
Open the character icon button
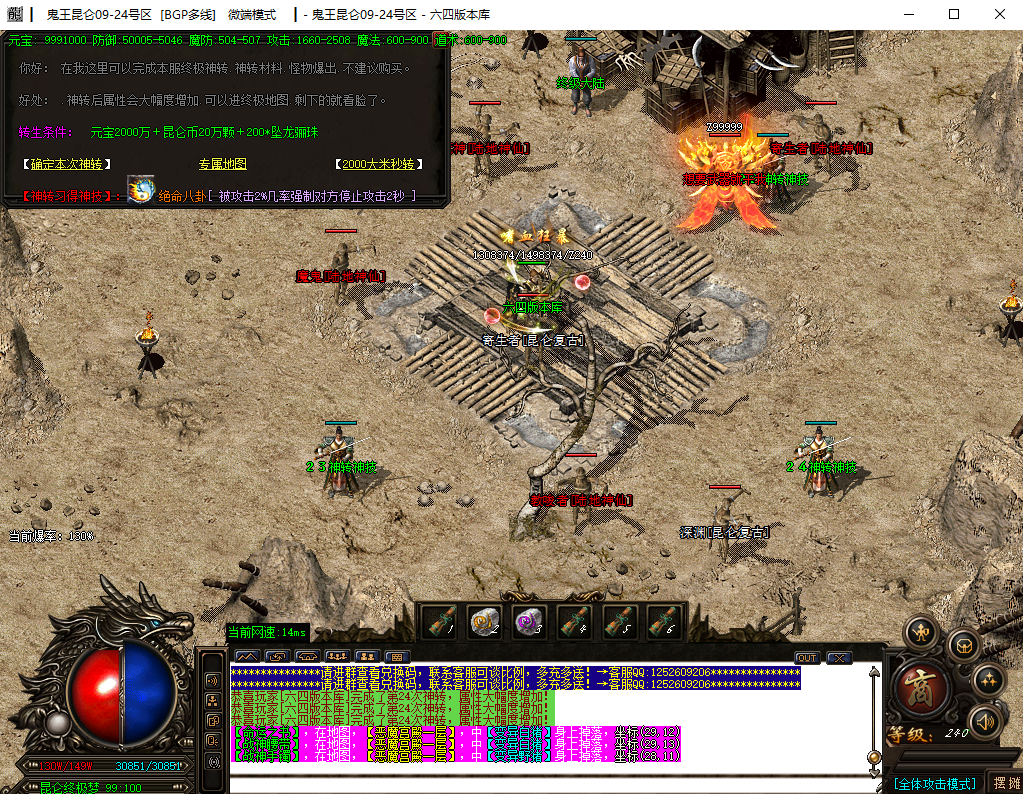pos(921,633)
